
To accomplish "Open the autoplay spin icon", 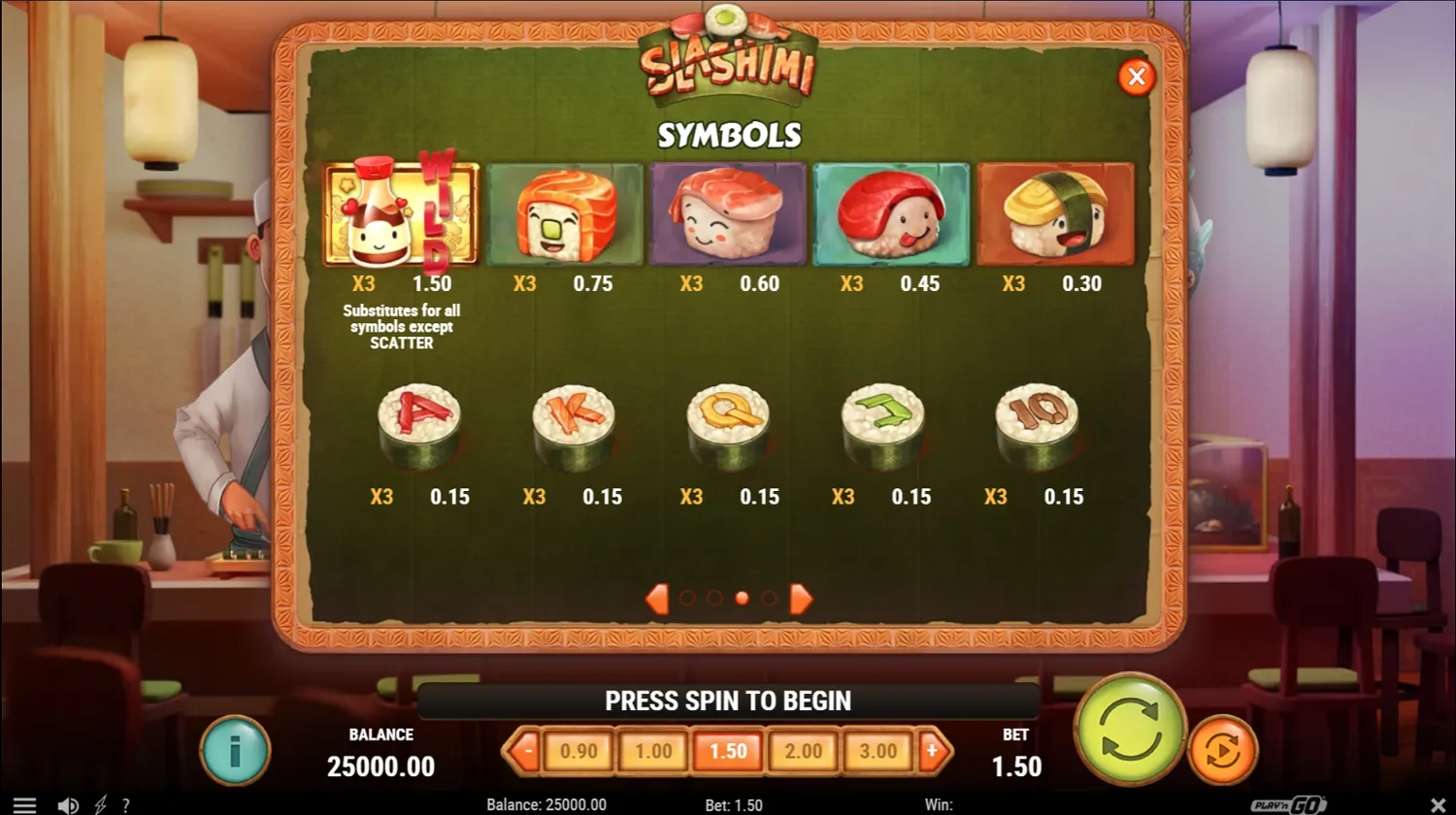I will [x=1222, y=750].
